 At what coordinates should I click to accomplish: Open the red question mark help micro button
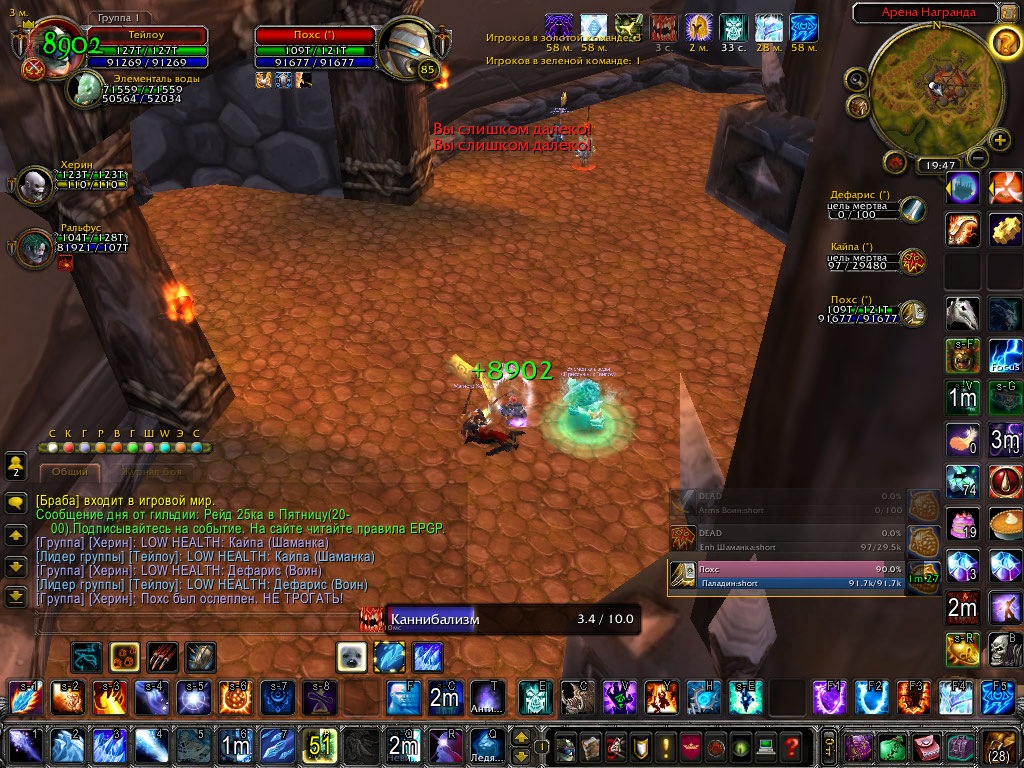tap(792, 746)
